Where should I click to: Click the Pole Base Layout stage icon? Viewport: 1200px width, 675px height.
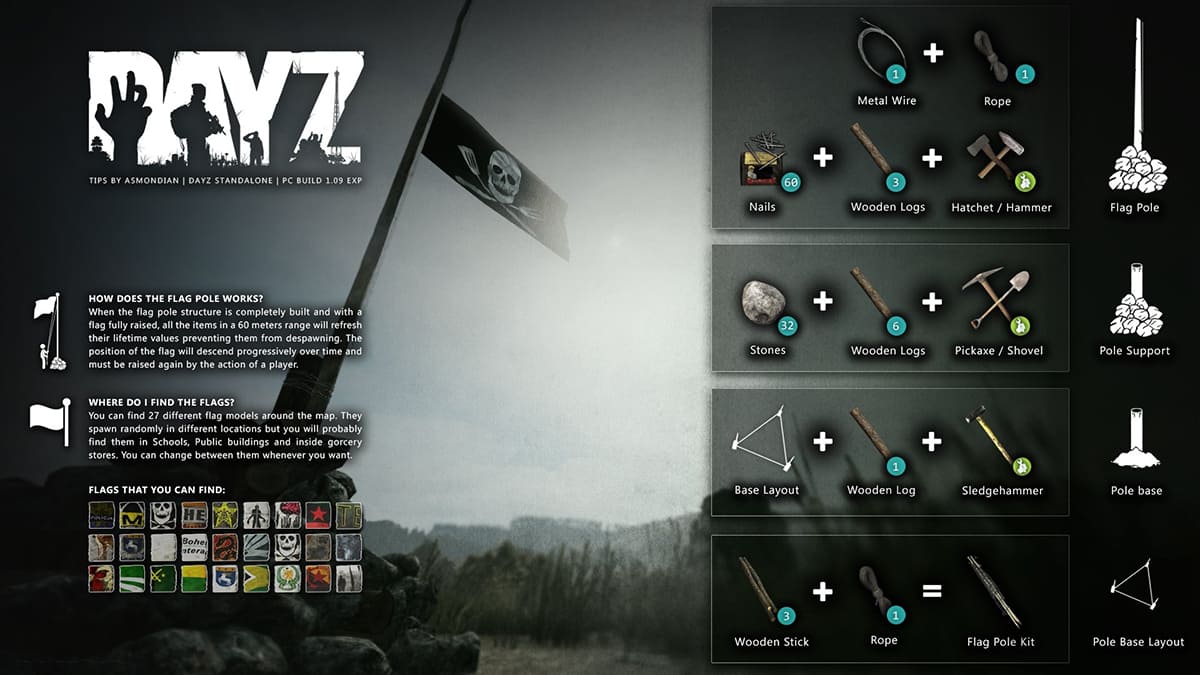pyautogui.click(x=1138, y=585)
